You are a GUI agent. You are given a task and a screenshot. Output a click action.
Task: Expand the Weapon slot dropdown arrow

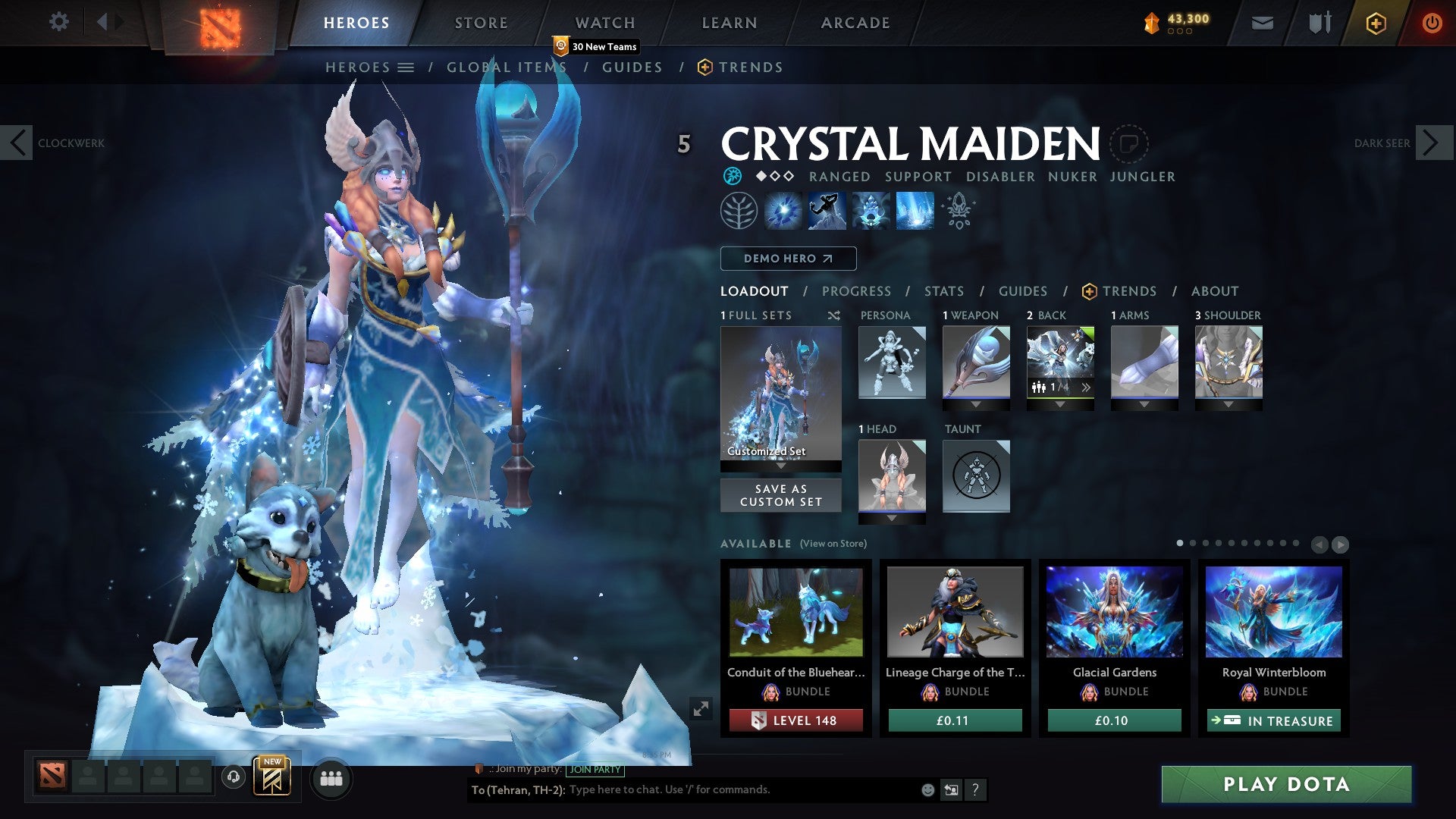976,405
